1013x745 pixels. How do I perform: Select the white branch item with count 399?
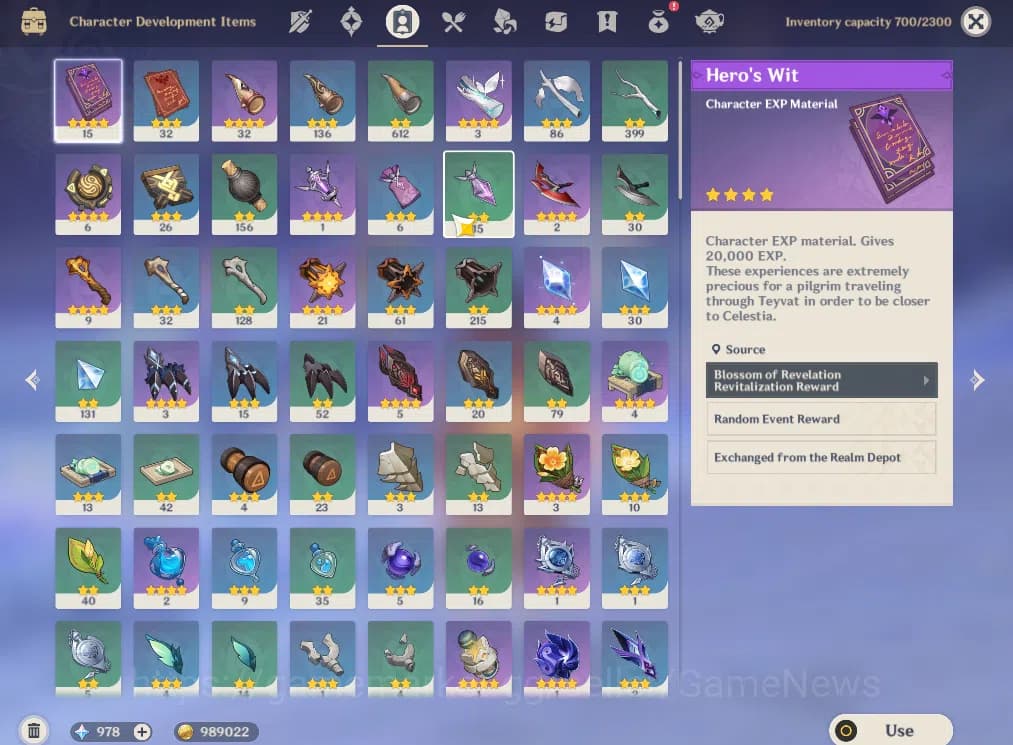(634, 100)
